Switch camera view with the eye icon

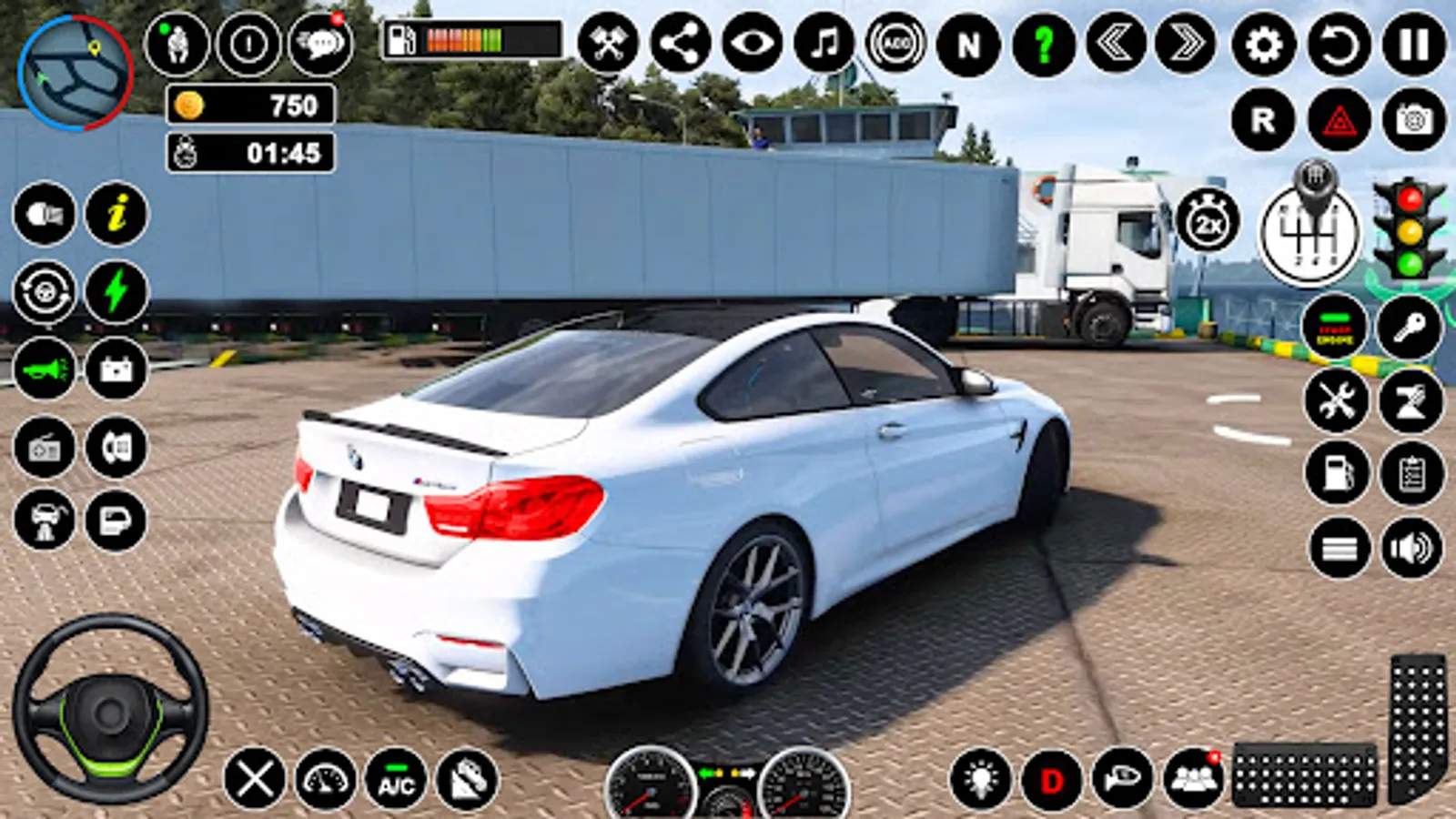point(753,43)
